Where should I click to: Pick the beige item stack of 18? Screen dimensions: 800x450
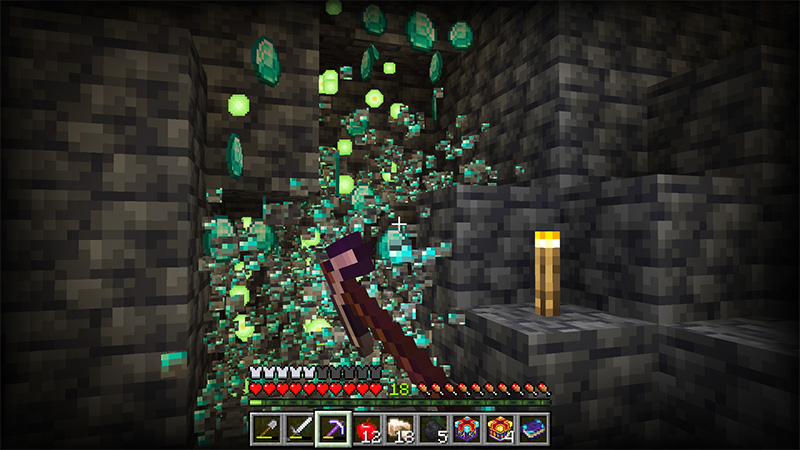coord(399,430)
